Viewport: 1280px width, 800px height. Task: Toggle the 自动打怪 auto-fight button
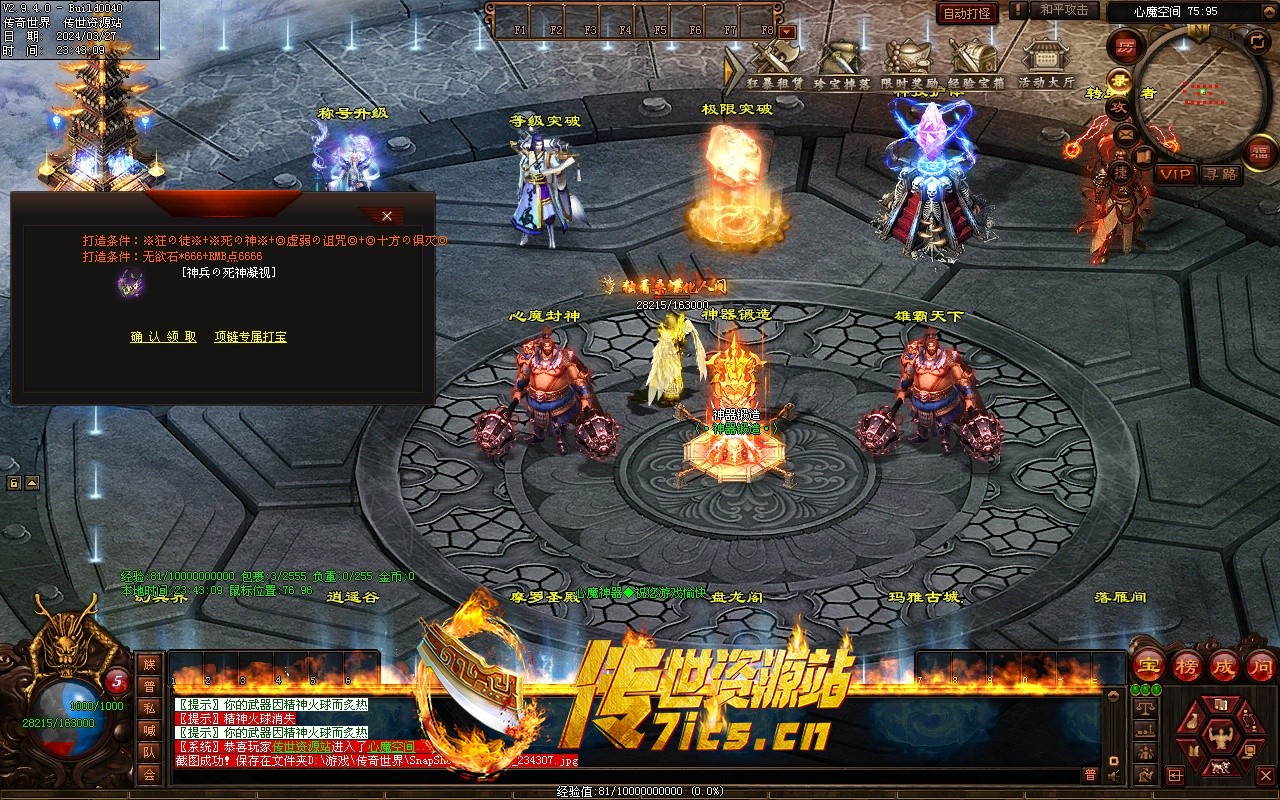[x=967, y=14]
